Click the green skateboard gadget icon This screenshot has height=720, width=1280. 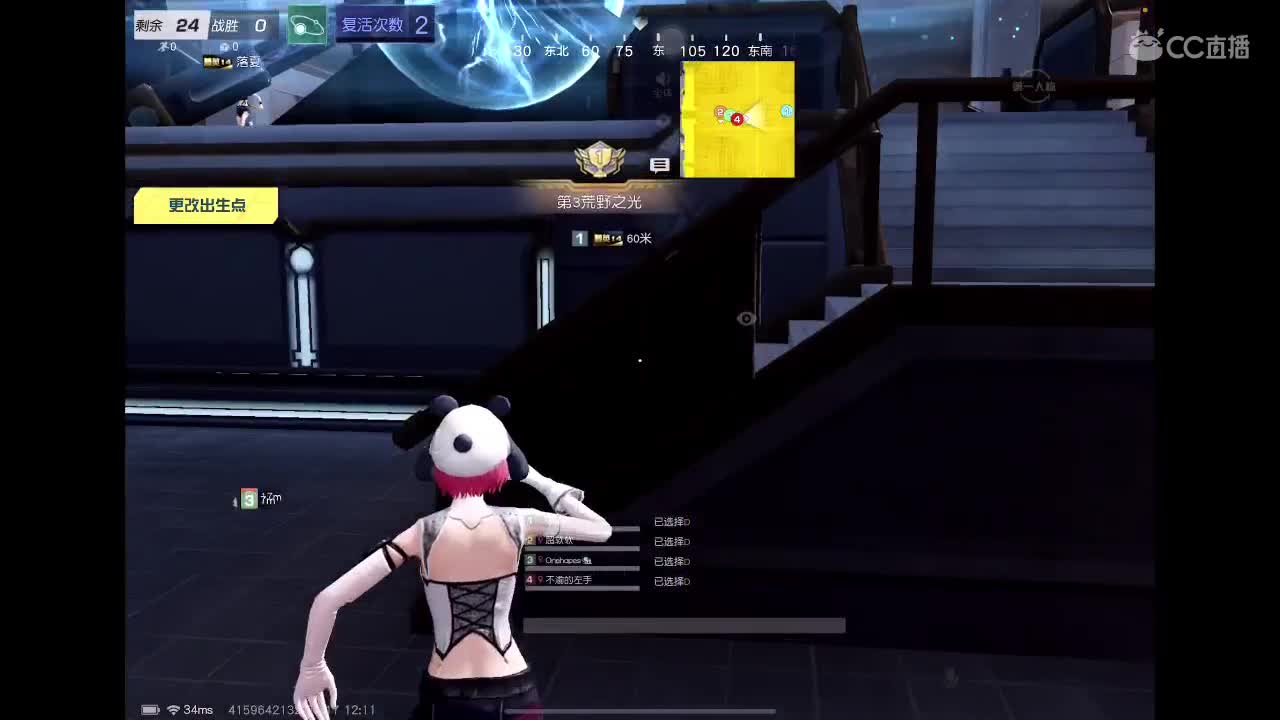click(306, 25)
